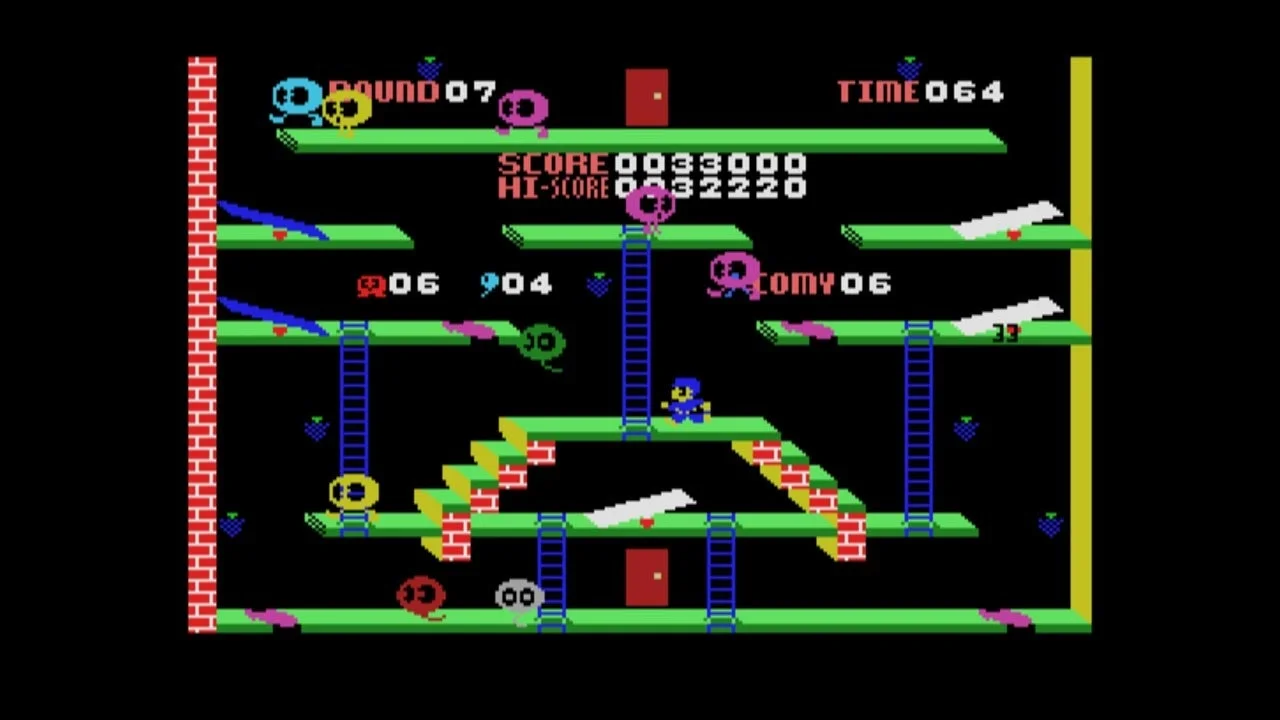The height and width of the screenshot is (720, 1280).
Task: Click the red heart counter showing 06
Action: (399, 284)
